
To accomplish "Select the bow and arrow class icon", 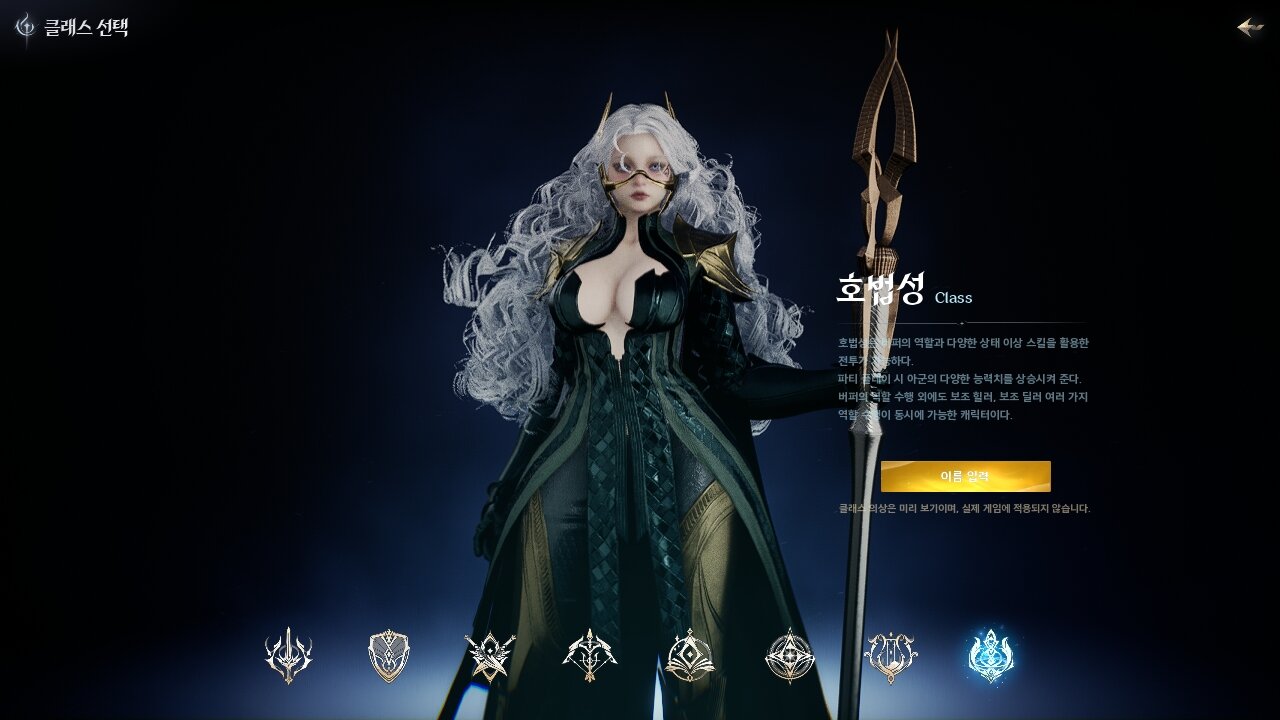I will [590, 656].
